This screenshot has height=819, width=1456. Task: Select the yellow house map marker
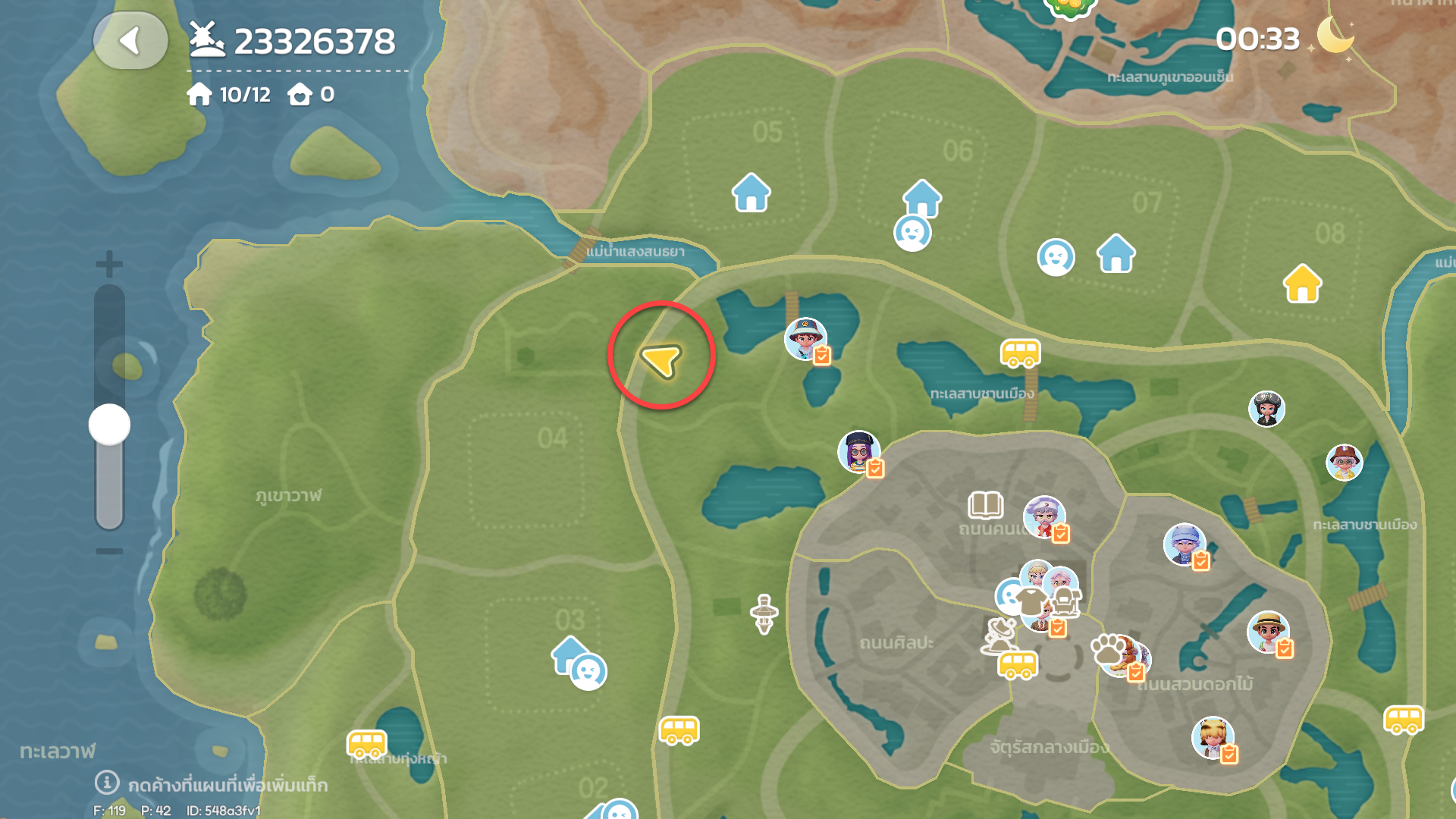[x=1302, y=284]
